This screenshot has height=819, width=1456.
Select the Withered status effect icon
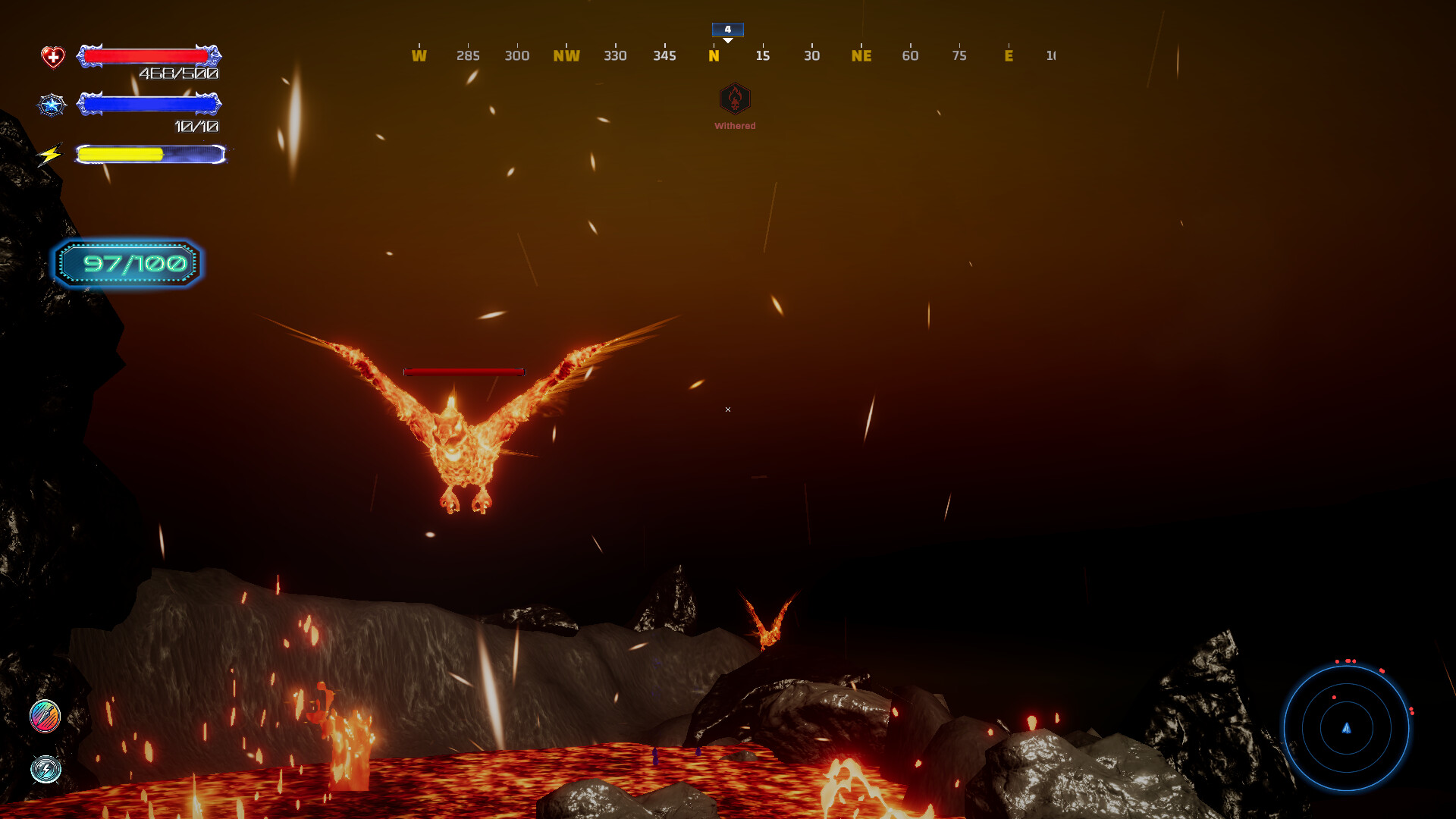tap(734, 99)
